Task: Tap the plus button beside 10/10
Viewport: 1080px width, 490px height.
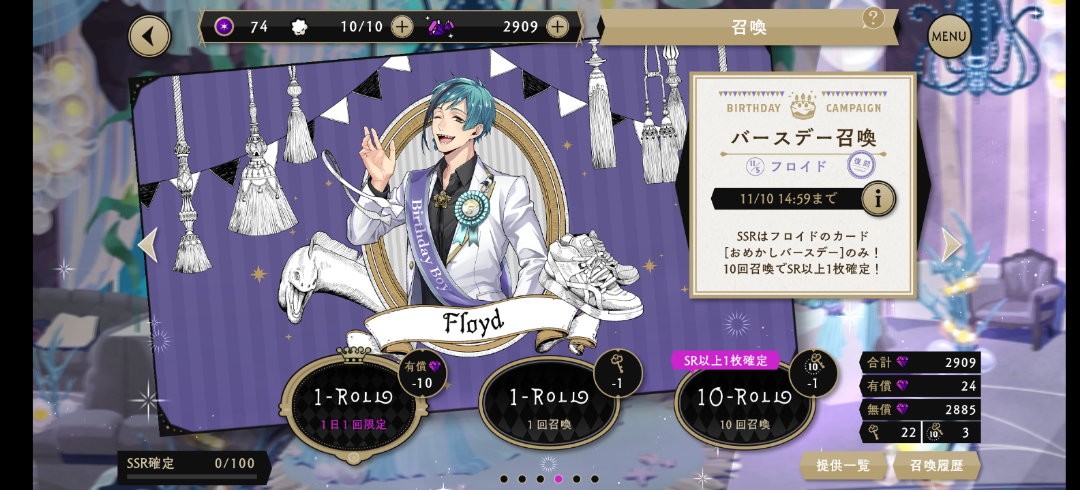Action: click(x=401, y=27)
